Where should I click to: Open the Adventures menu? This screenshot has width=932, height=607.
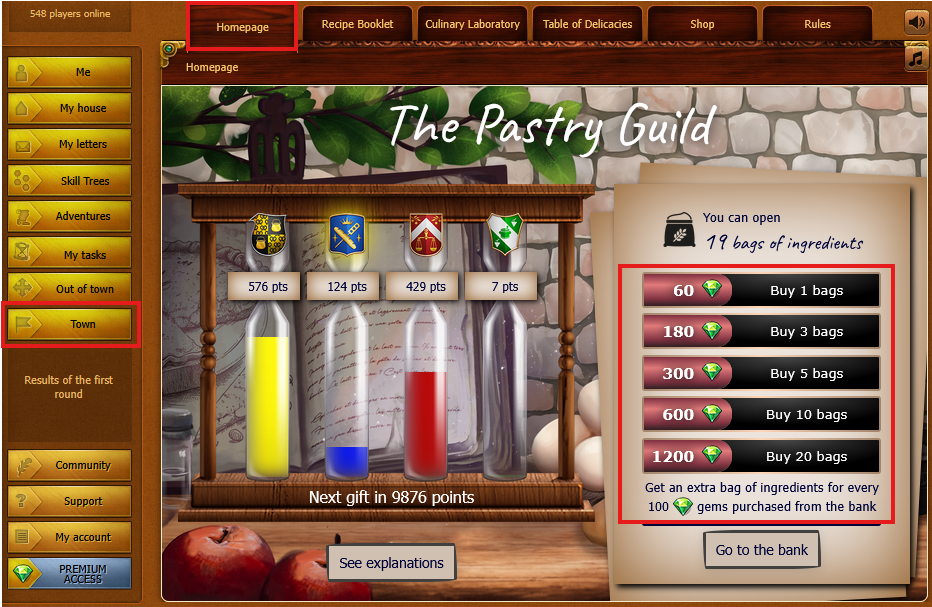[70, 216]
